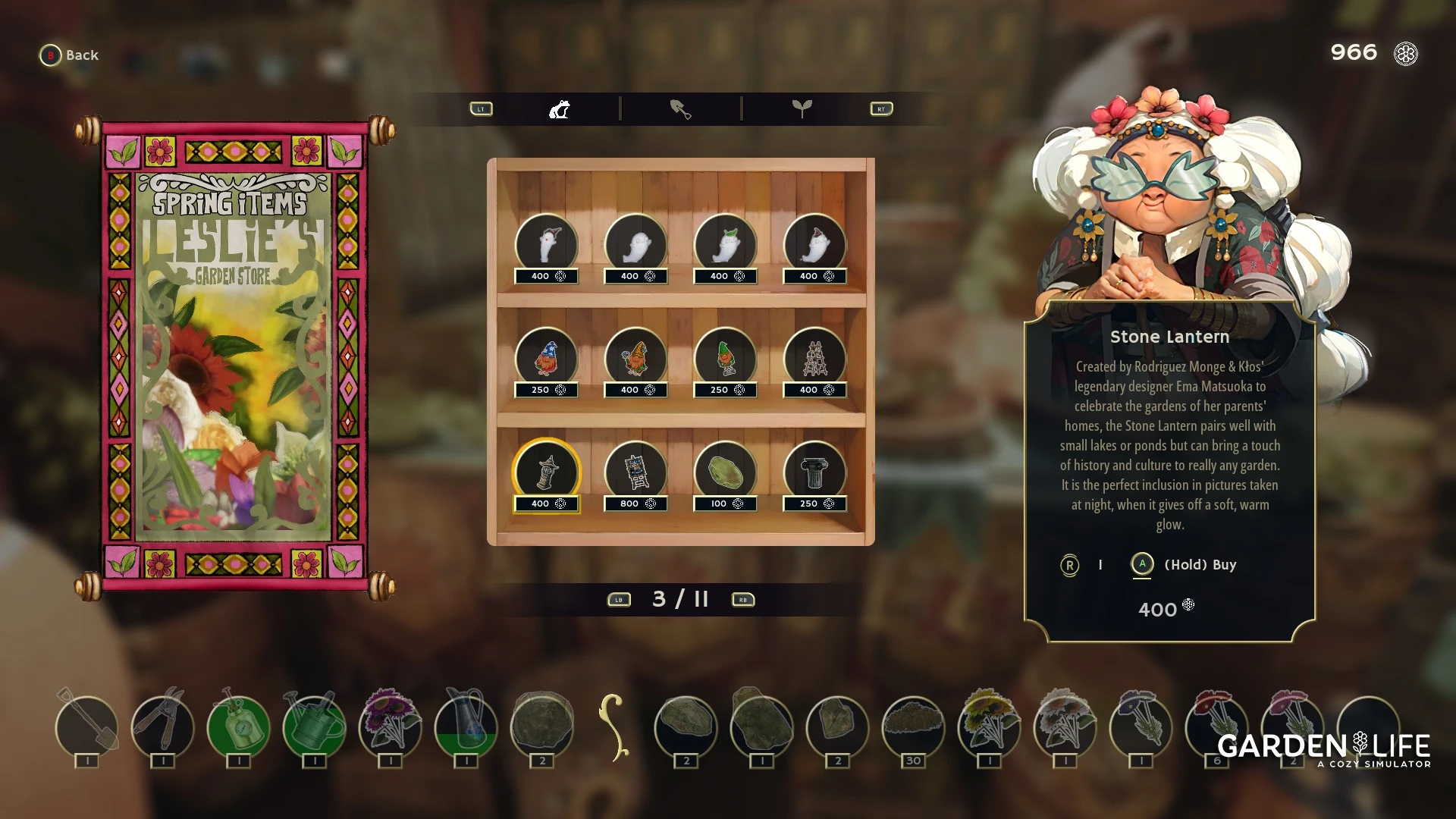
Task: Choose the blue starry-hat gnome
Action: click(546, 359)
